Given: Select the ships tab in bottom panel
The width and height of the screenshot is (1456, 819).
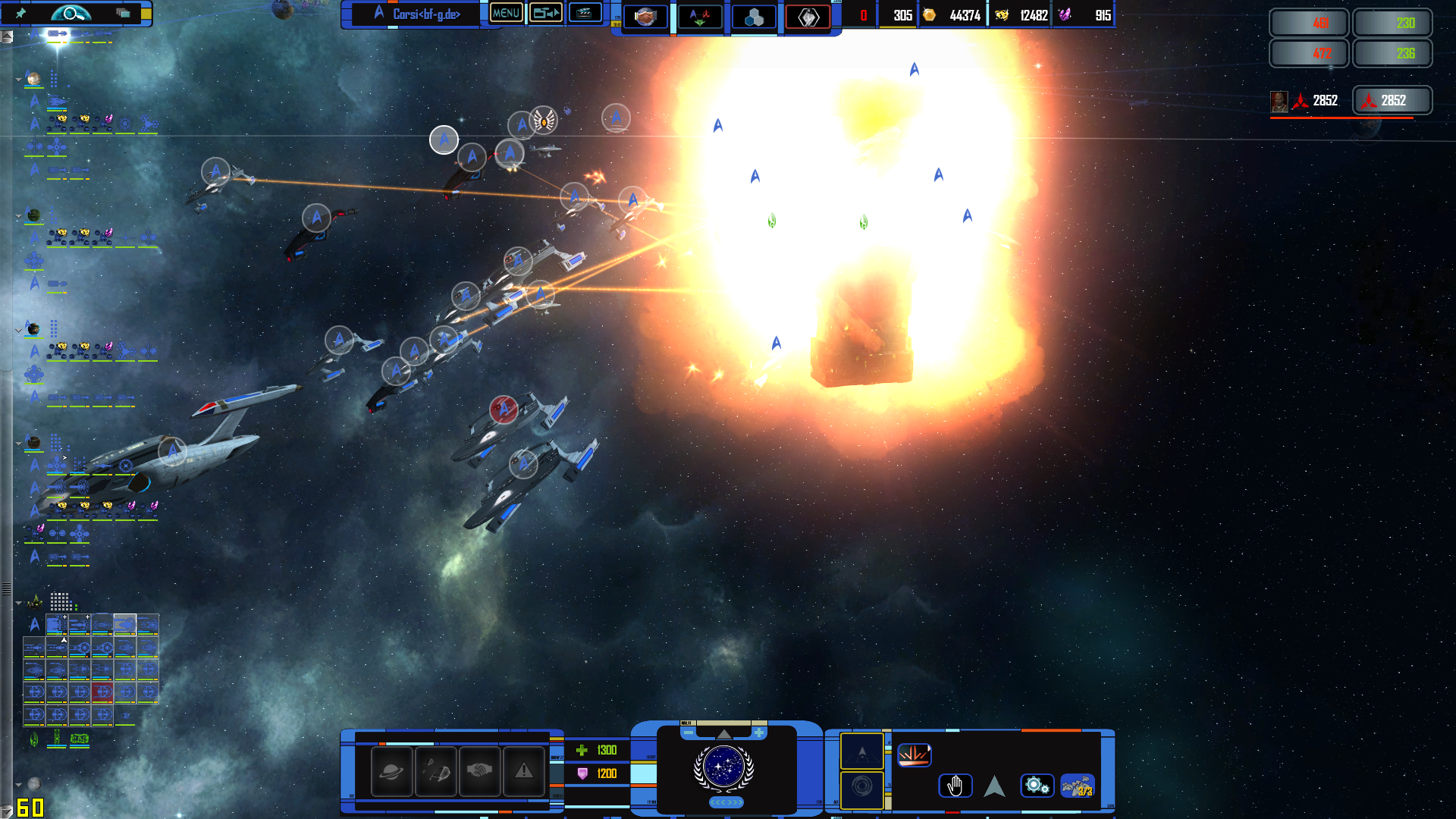Looking at the screenshot, I should click(435, 771).
